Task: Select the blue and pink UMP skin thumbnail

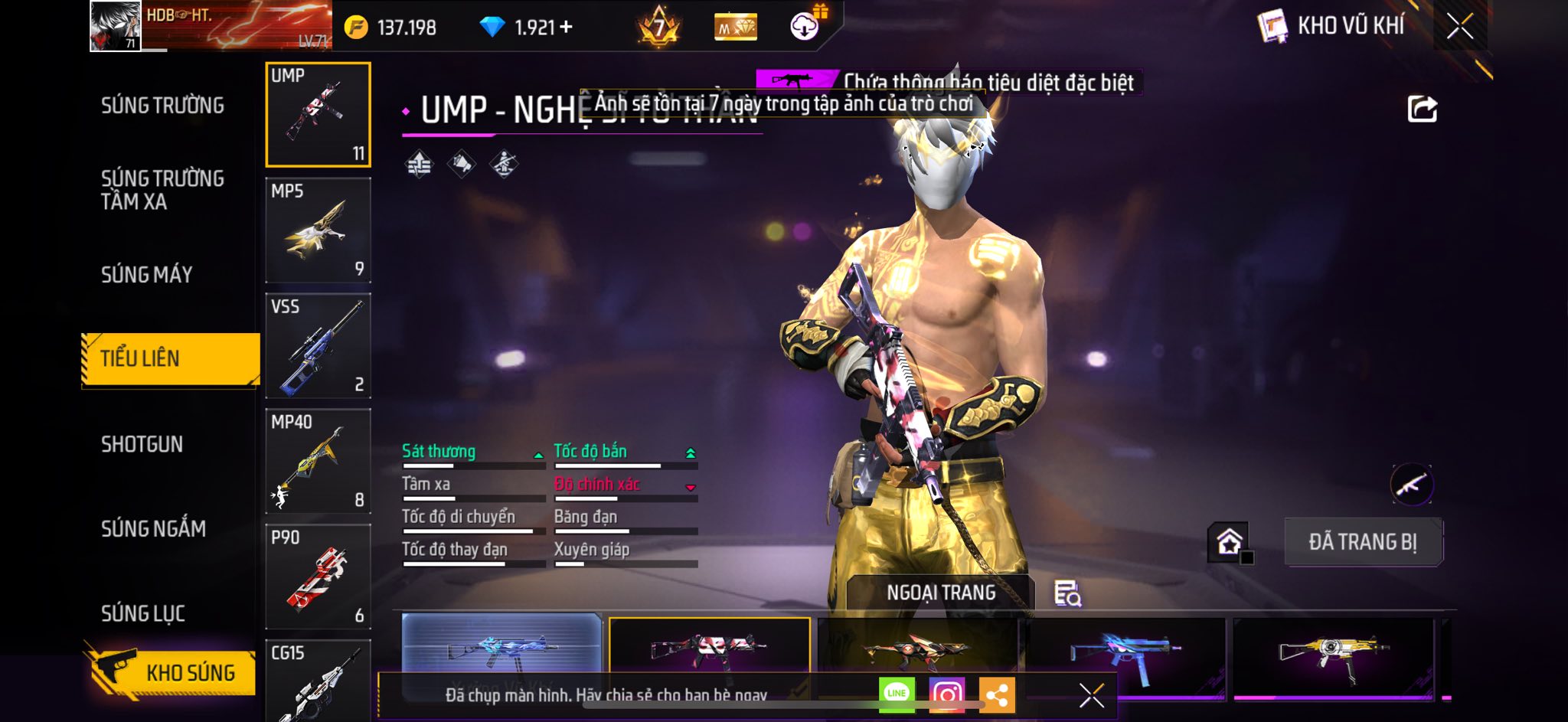Action: click(x=1124, y=651)
